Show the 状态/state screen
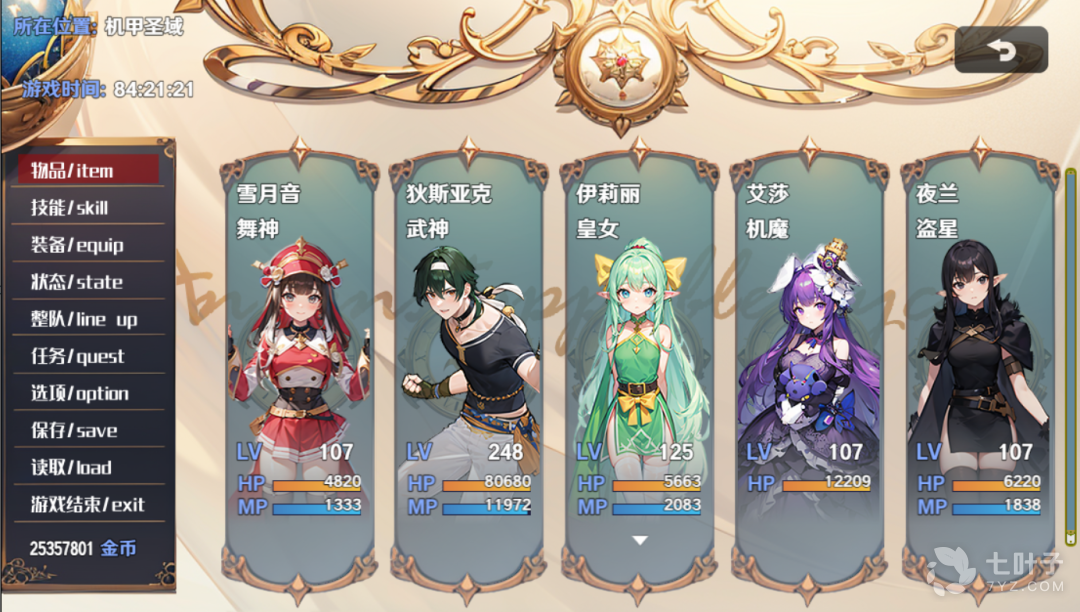 [x=88, y=282]
